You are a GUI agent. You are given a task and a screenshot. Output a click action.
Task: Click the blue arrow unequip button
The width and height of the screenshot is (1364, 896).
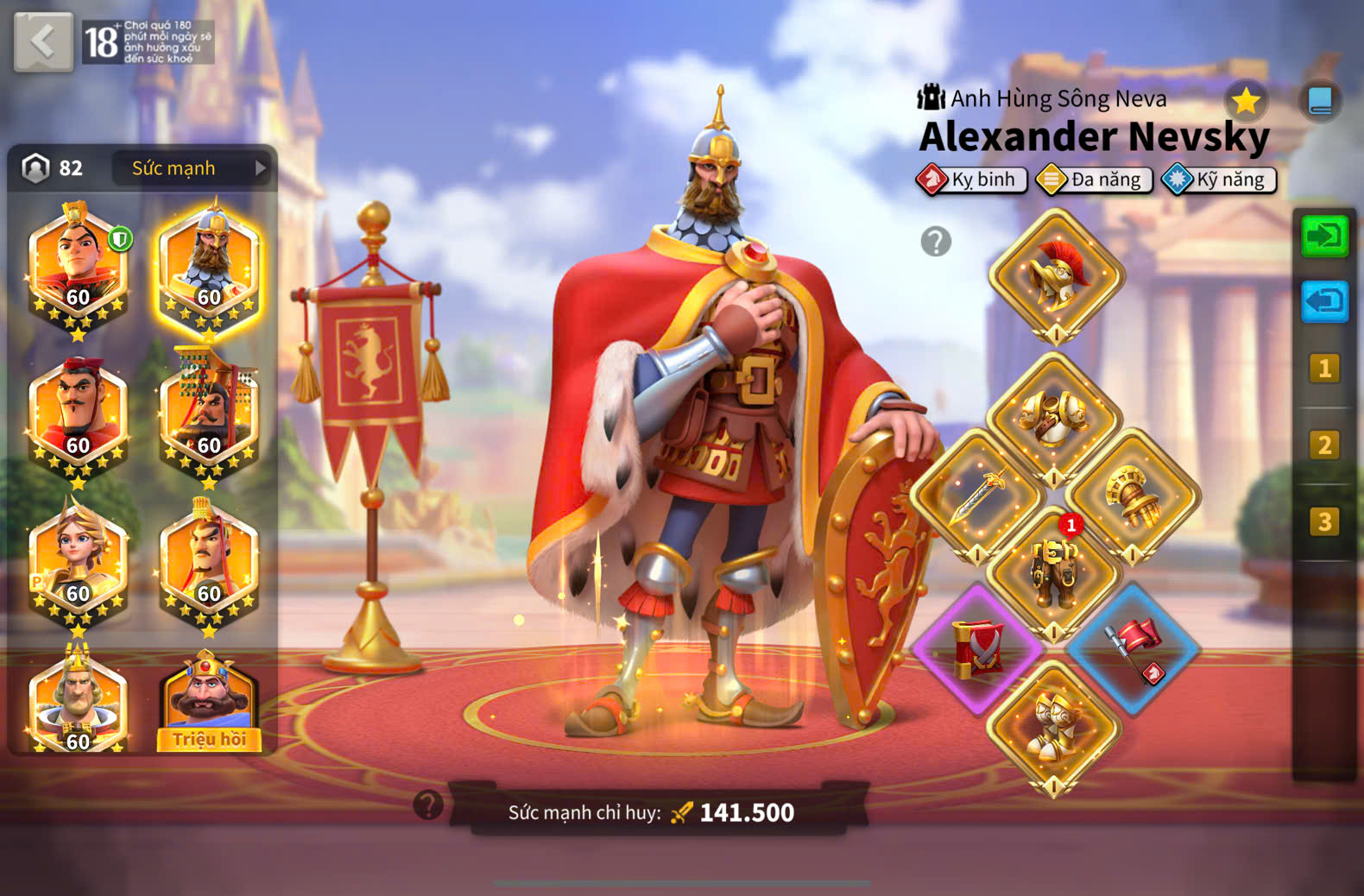click(x=1324, y=302)
